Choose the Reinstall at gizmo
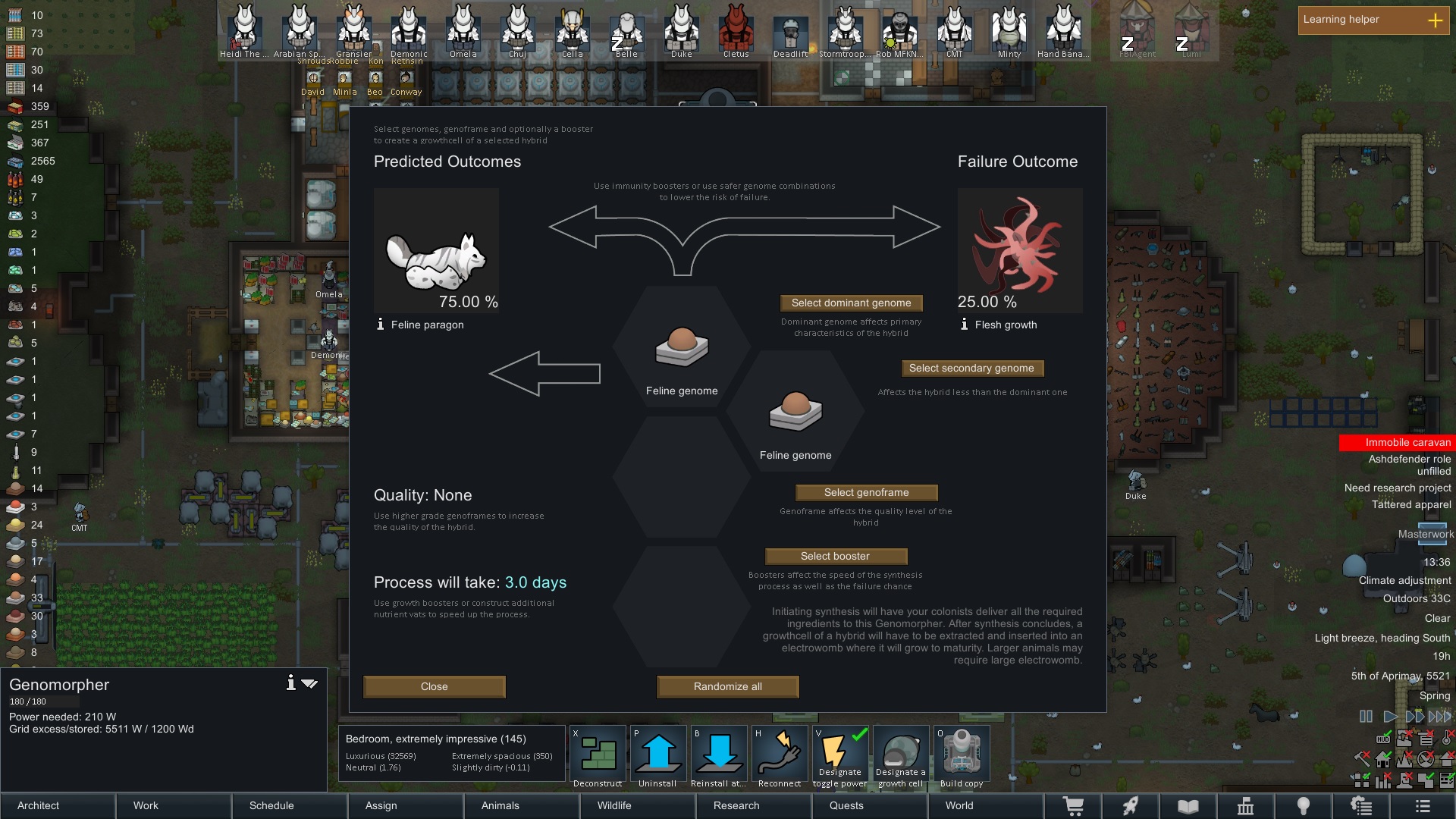 719,752
